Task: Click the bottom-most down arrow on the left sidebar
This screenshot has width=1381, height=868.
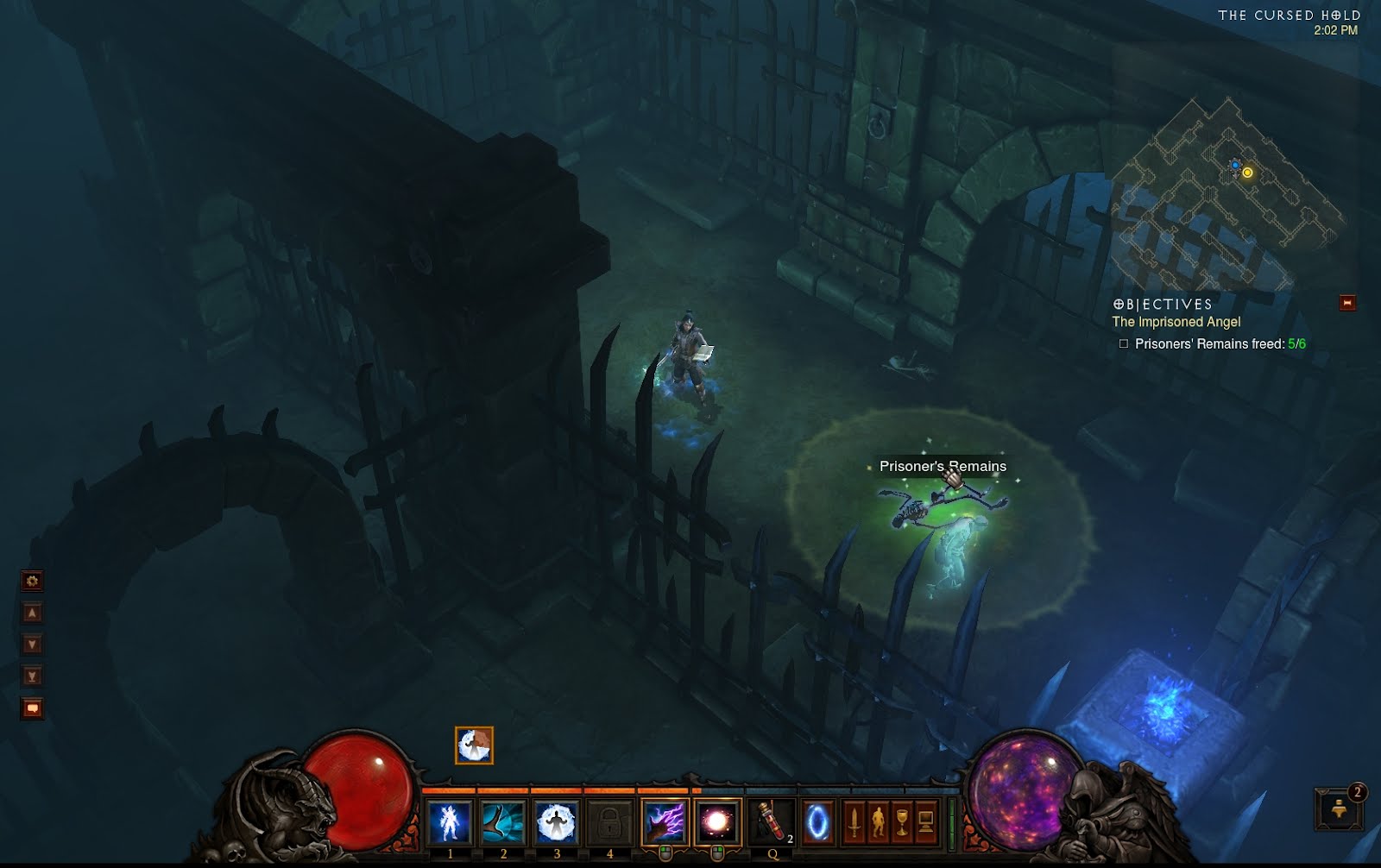Action: coord(32,673)
